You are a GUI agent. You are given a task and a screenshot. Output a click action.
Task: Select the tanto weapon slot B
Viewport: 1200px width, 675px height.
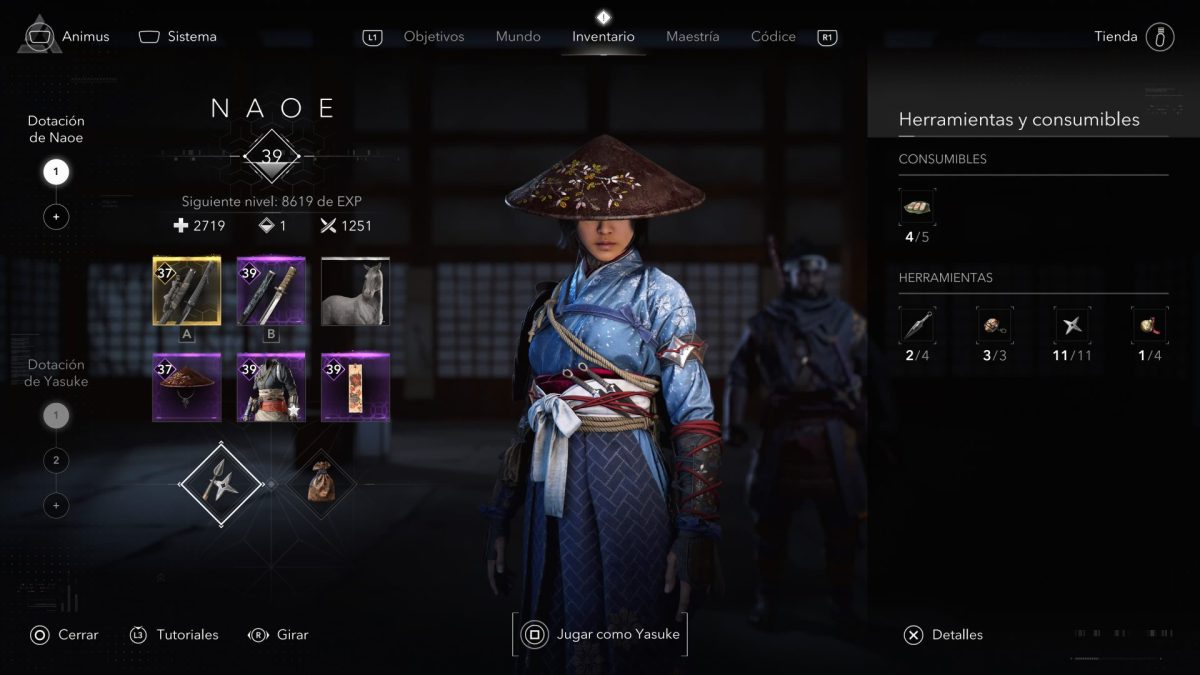click(x=270, y=291)
